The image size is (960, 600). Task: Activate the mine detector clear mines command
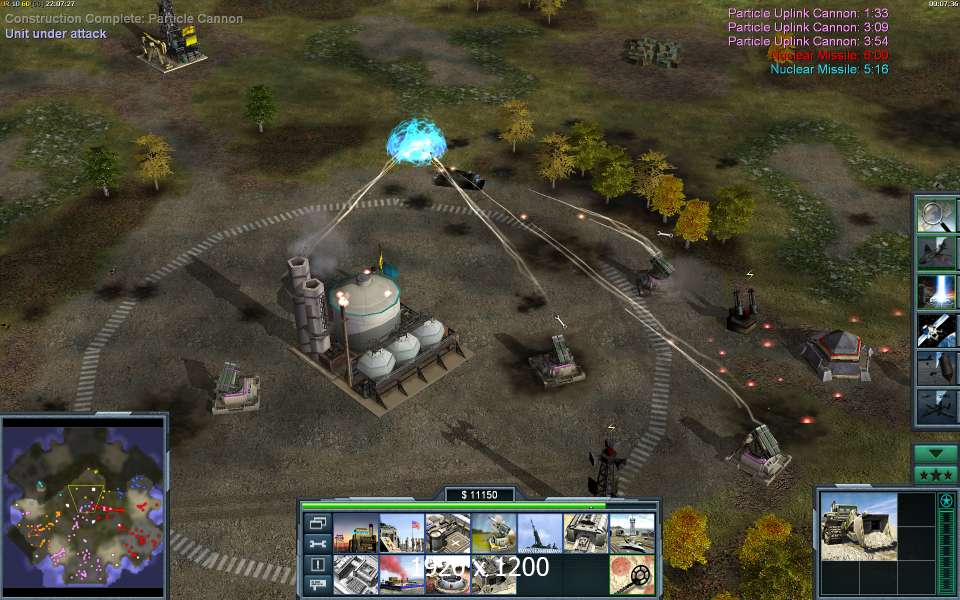click(631, 574)
